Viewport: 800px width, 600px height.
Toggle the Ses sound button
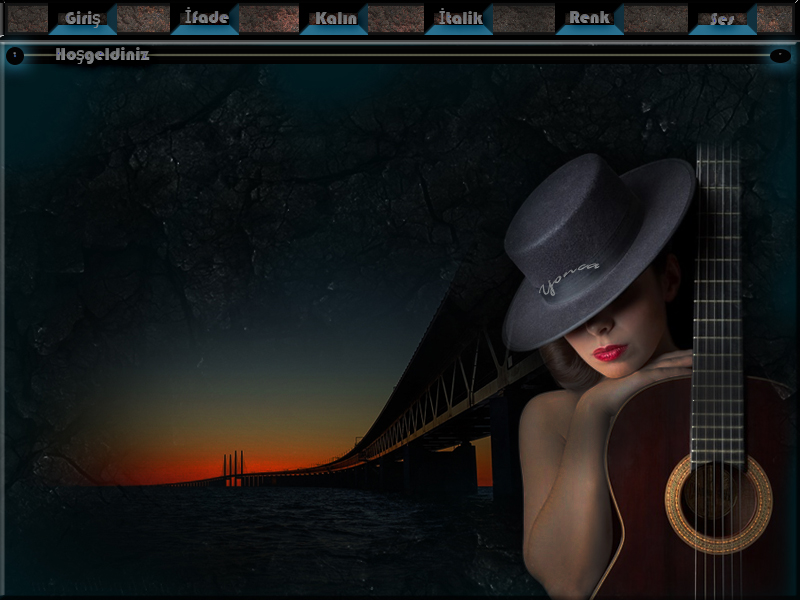722,19
